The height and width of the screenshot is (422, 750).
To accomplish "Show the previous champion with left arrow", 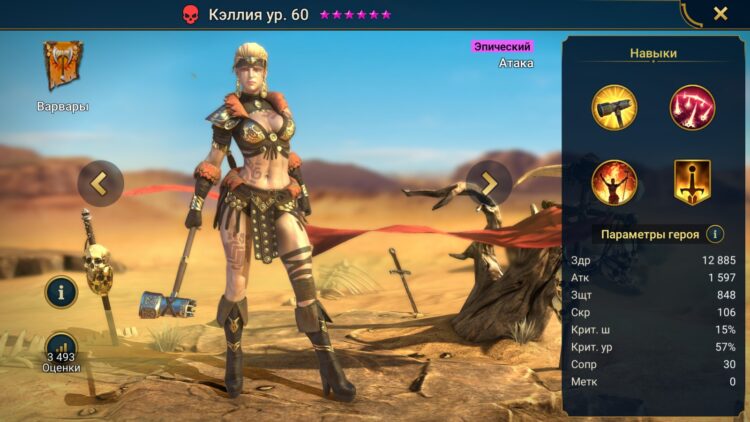I will tap(100, 183).
